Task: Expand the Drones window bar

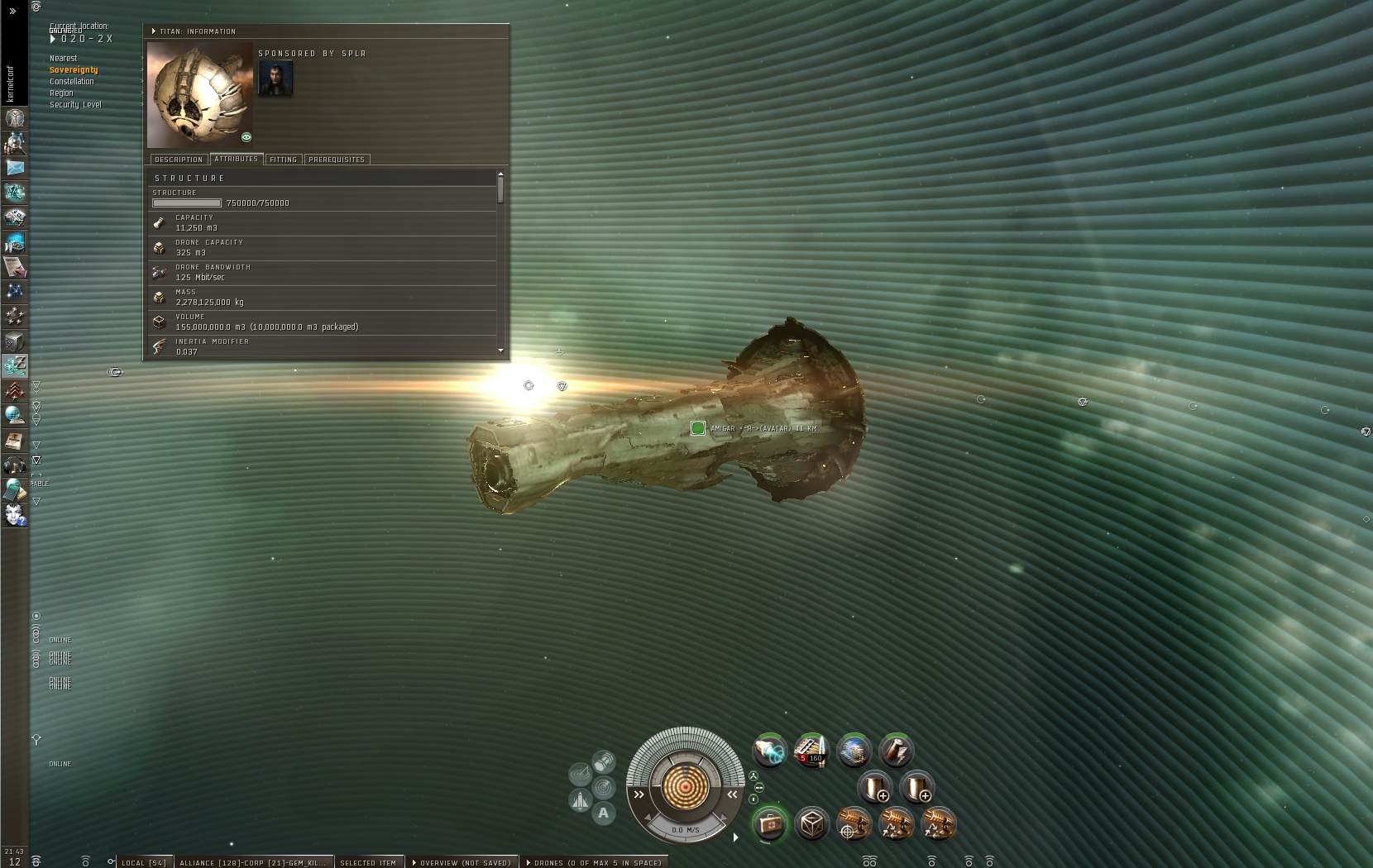Action: point(596,862)
